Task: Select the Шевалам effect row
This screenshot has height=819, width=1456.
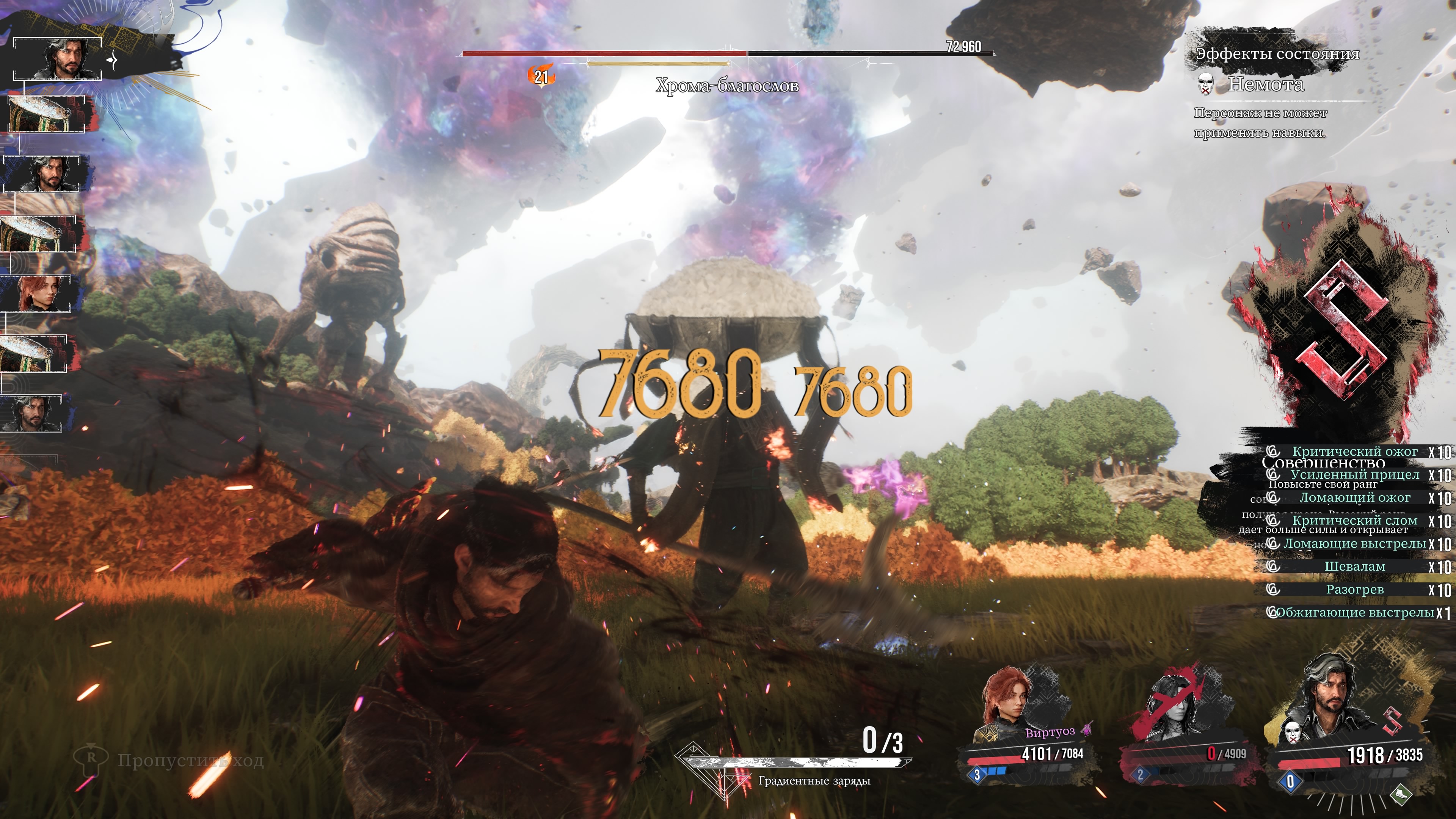Action: [x=1354, y=566]
